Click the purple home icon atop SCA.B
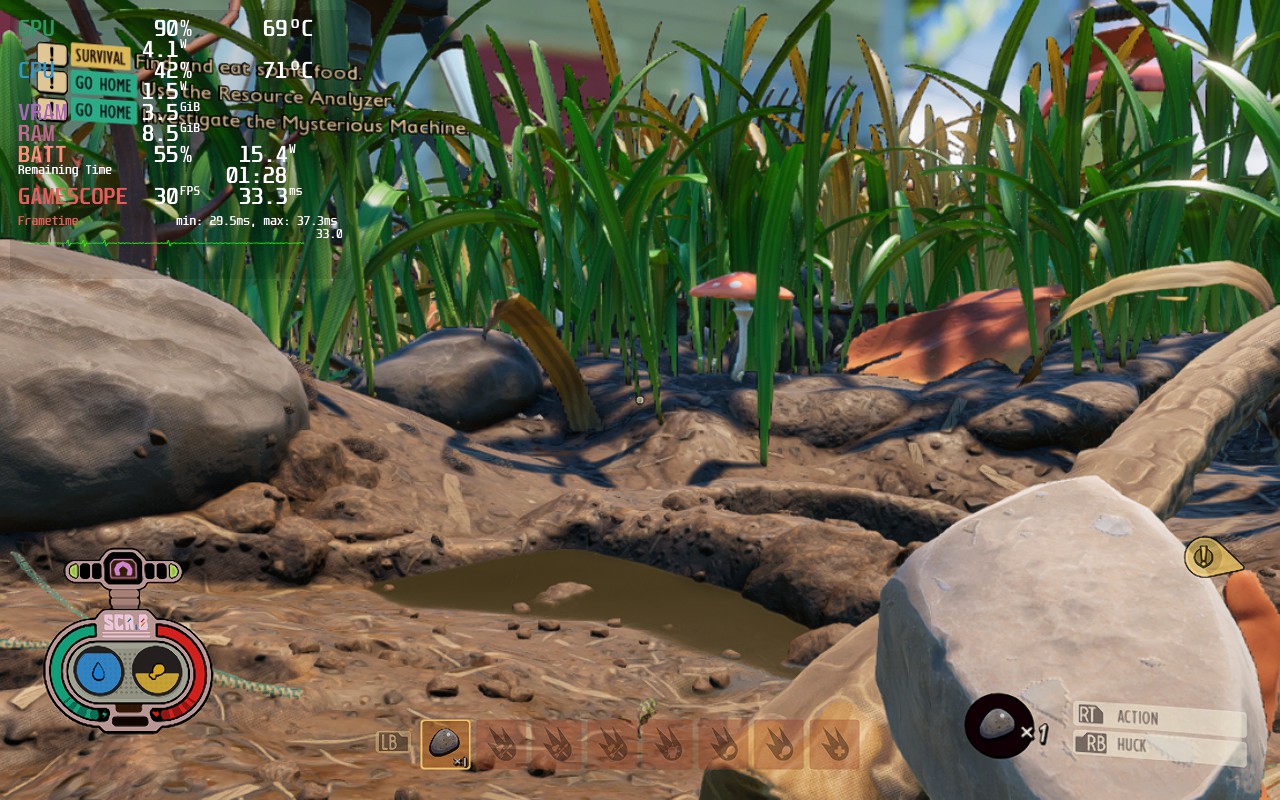 point(124,570)
